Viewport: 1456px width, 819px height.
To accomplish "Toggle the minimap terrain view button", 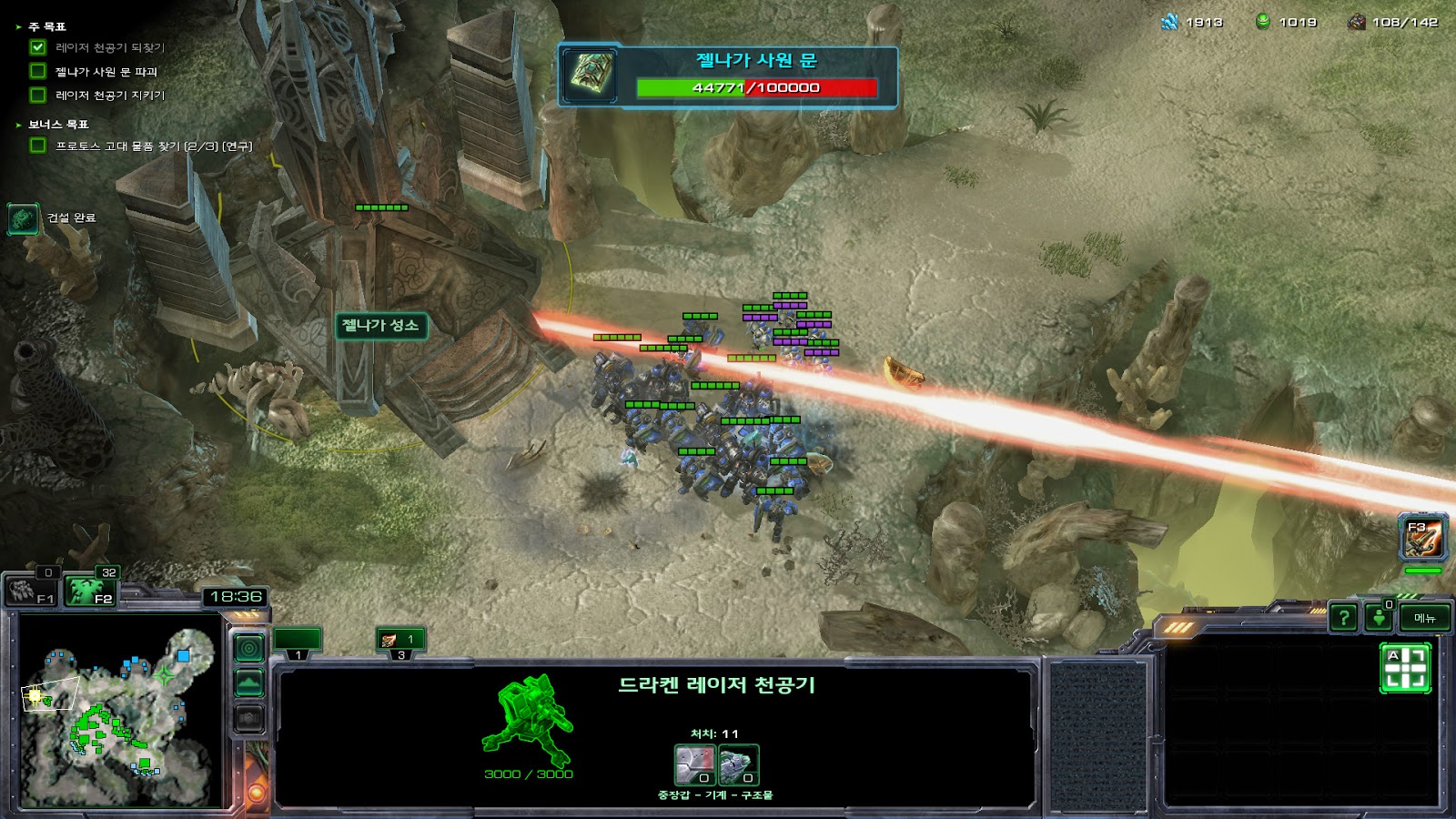I will coord(249,682).
